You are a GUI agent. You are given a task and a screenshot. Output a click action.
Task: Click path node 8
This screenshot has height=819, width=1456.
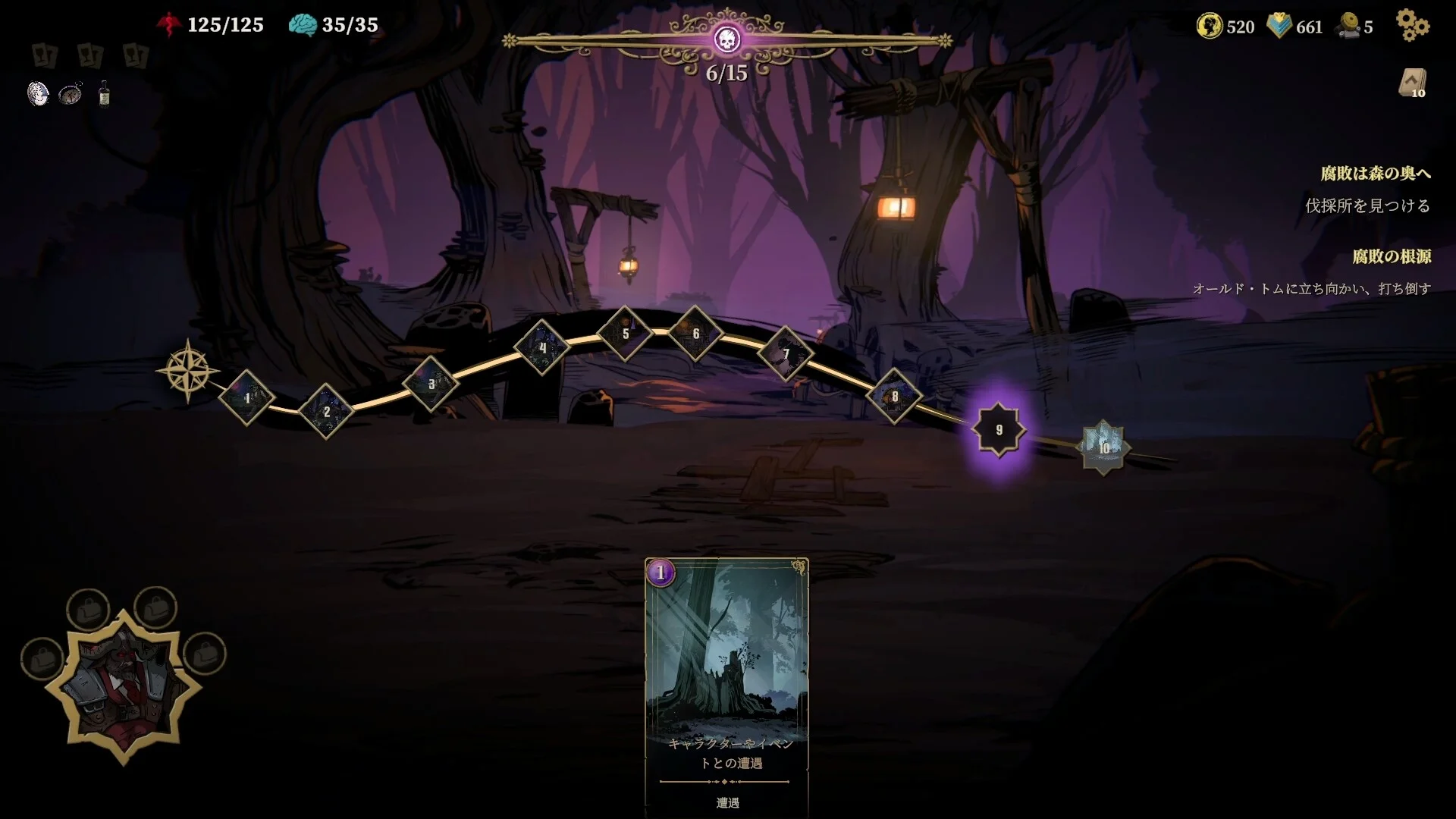[895, 397]
